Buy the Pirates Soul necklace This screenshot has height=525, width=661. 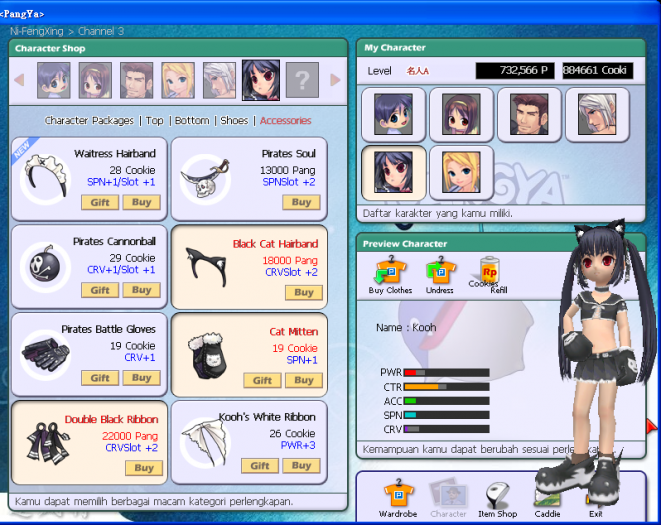[x=301, y=202]
